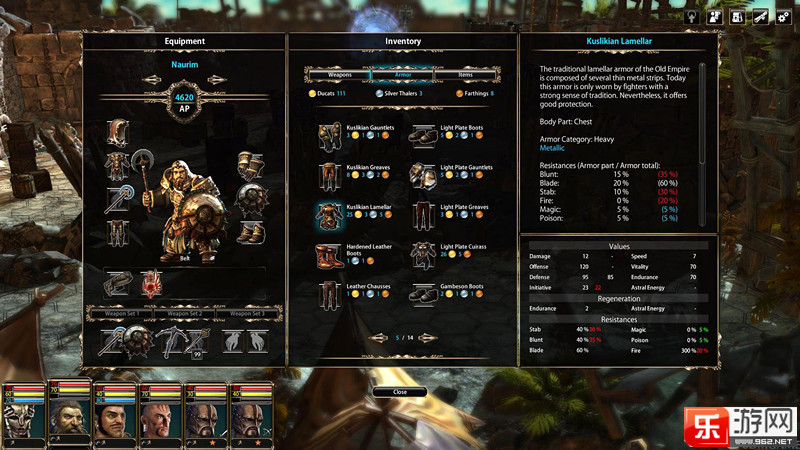Select the Light Plate Cuirass
This screenshot has width=800, height=450.
(x=425, y=254)
